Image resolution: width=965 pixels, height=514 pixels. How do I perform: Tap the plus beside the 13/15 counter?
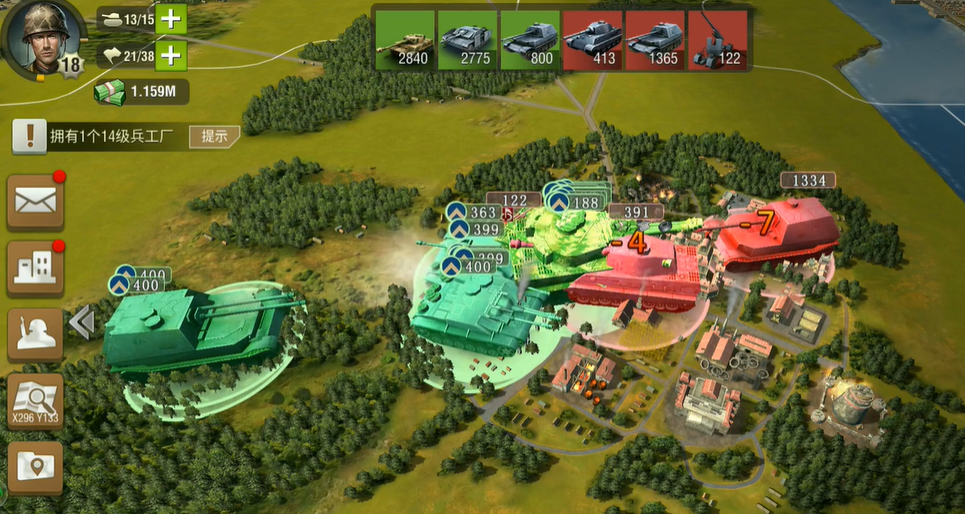(x=171, y=19)
